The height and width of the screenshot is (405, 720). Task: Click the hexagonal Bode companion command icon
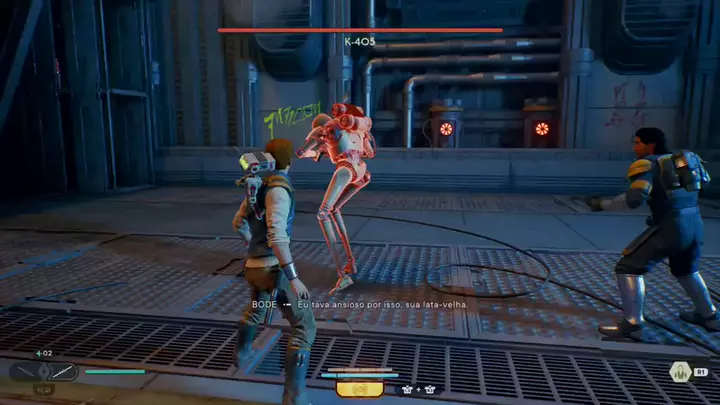pyautogui.click(x=679, y=372)
